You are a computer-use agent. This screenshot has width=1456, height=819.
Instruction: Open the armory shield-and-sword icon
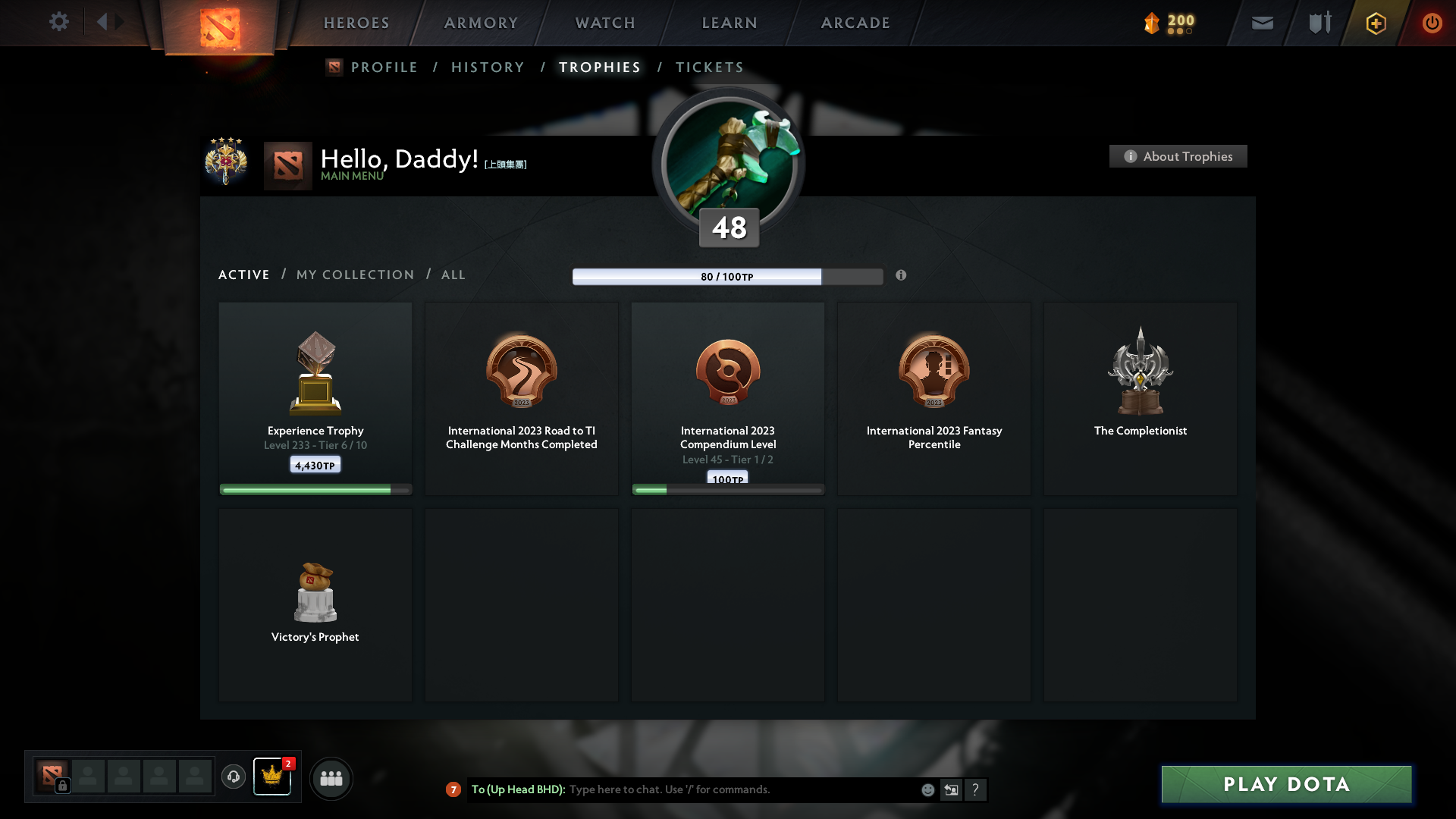point(1319,23)
